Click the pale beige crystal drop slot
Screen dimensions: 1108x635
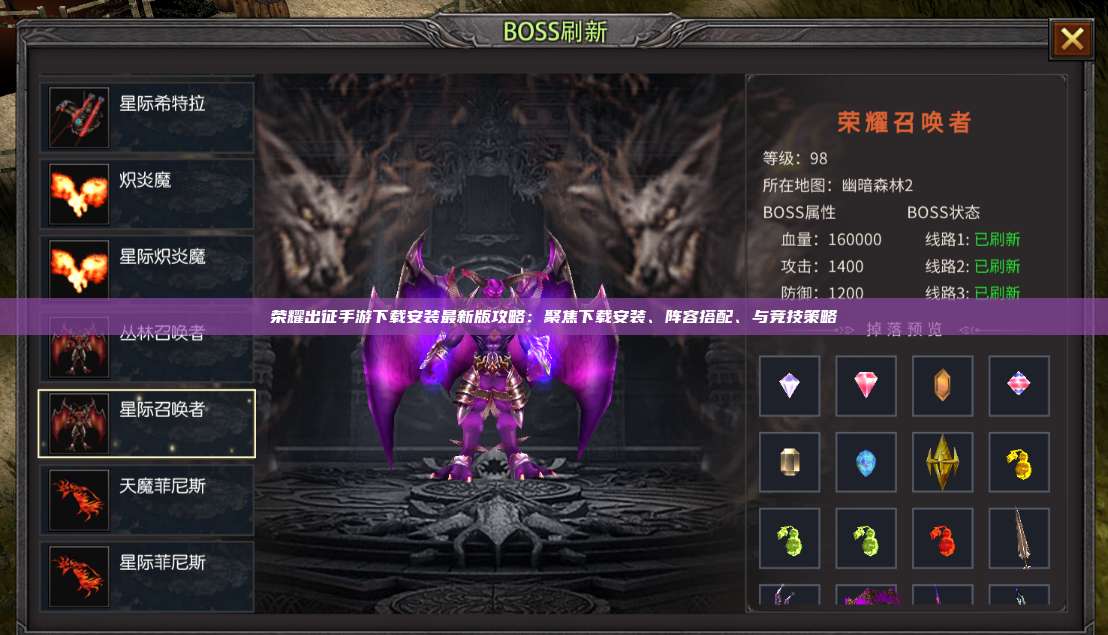click(x=789, y=462)
